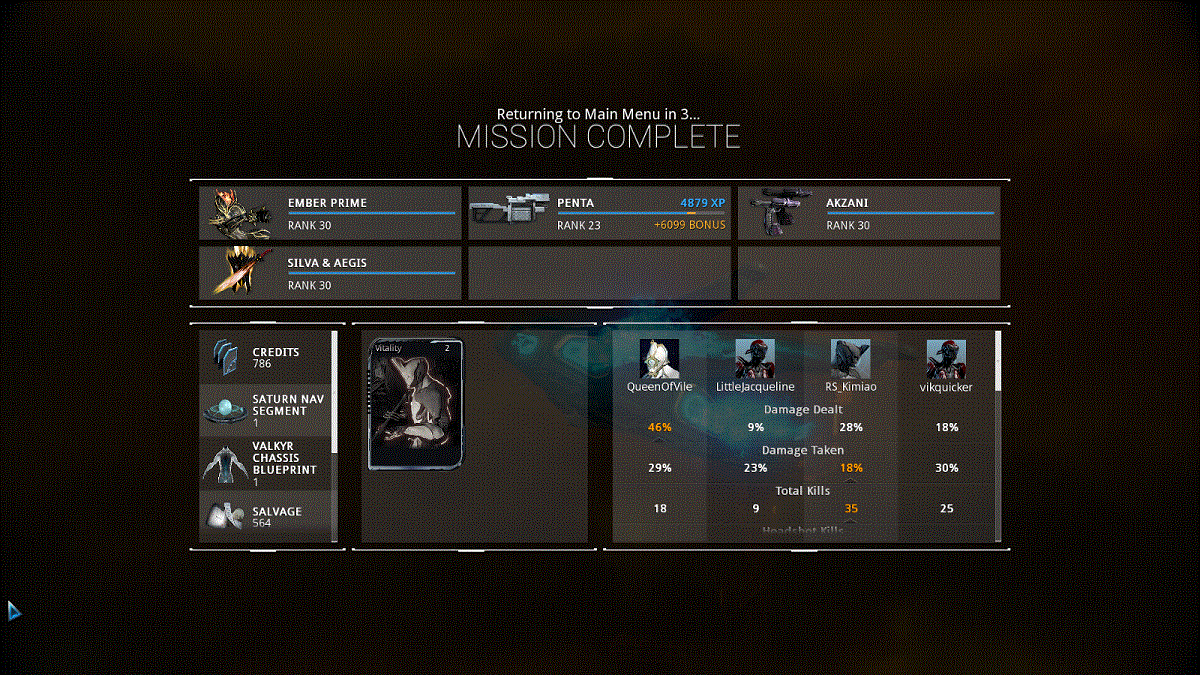This screenshot has height=675, width=1200.
Task: Select the Akzani pistol panel
Action: coord(868,213)
